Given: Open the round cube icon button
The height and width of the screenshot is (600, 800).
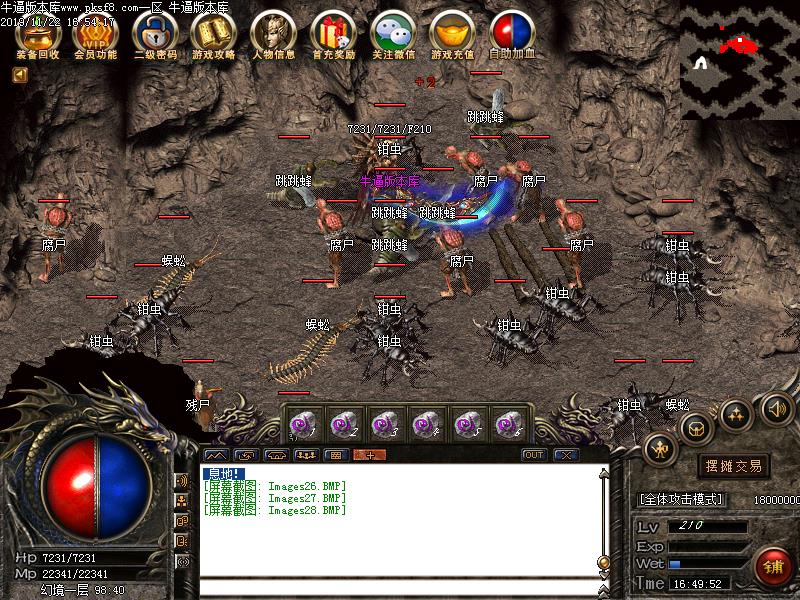Looking at the screenshot, I should tap(694, 428).
